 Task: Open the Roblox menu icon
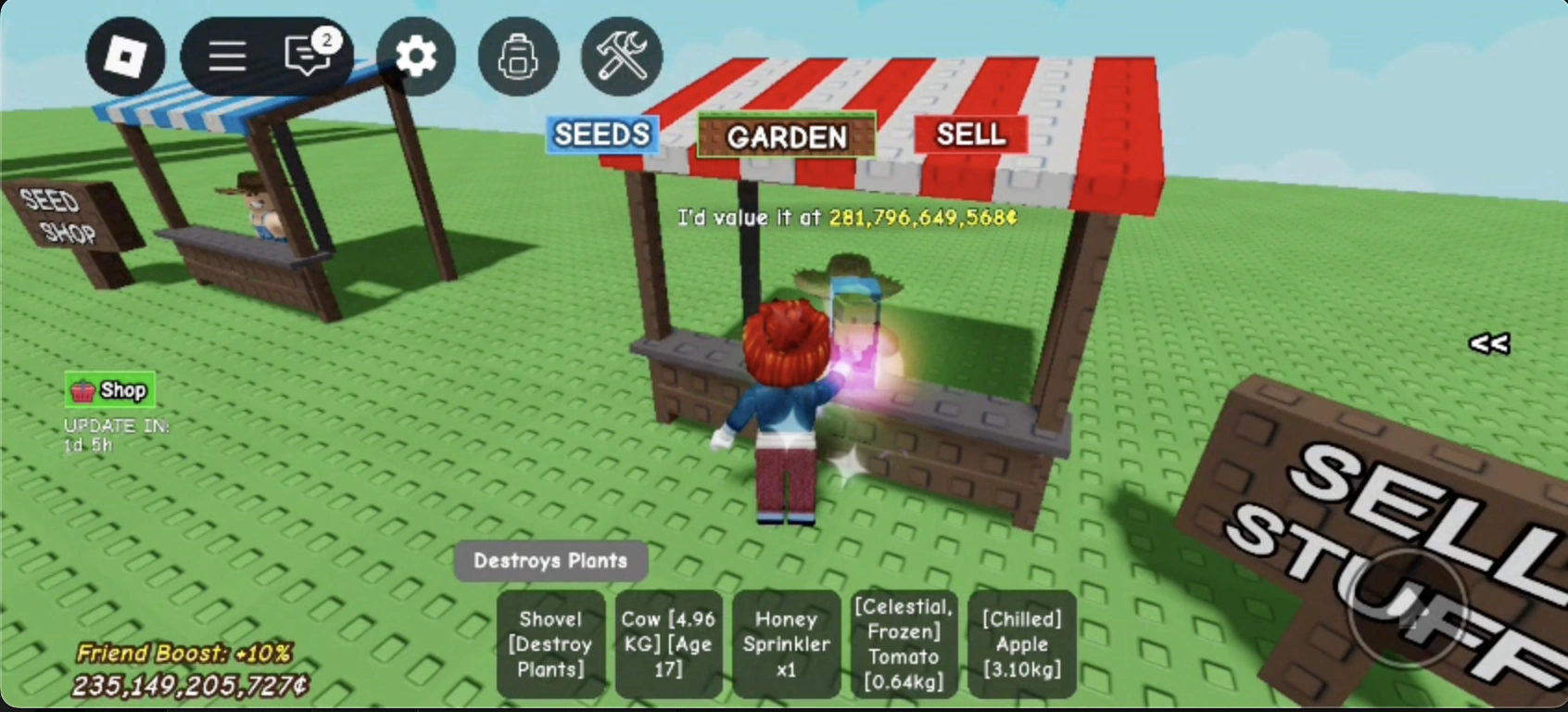(x=126, y=56)
